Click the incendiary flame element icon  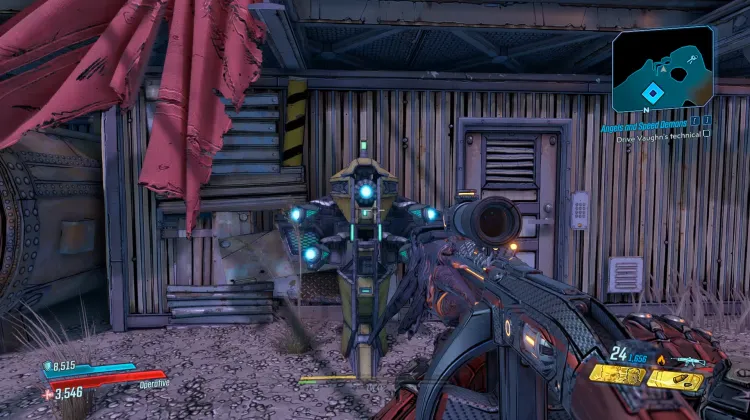tap(663, 360)
